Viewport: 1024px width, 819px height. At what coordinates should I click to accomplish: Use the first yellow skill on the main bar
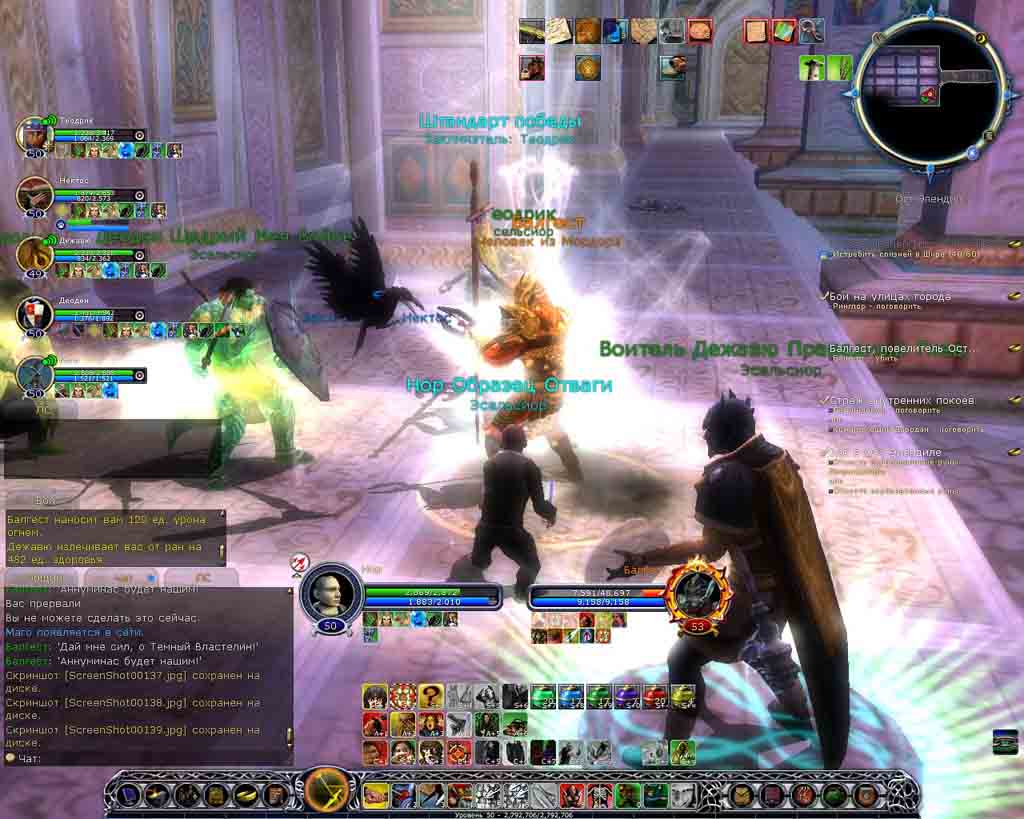[x=376, y=795]
